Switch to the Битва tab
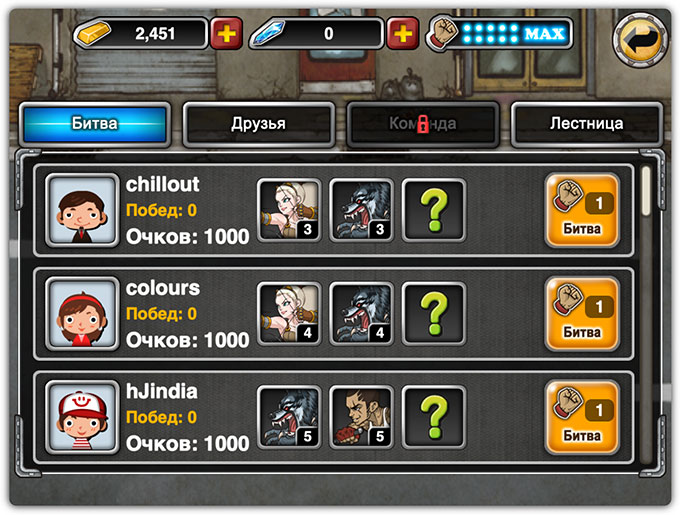Screen dimensions: 680x515 [x=95, y=124]
